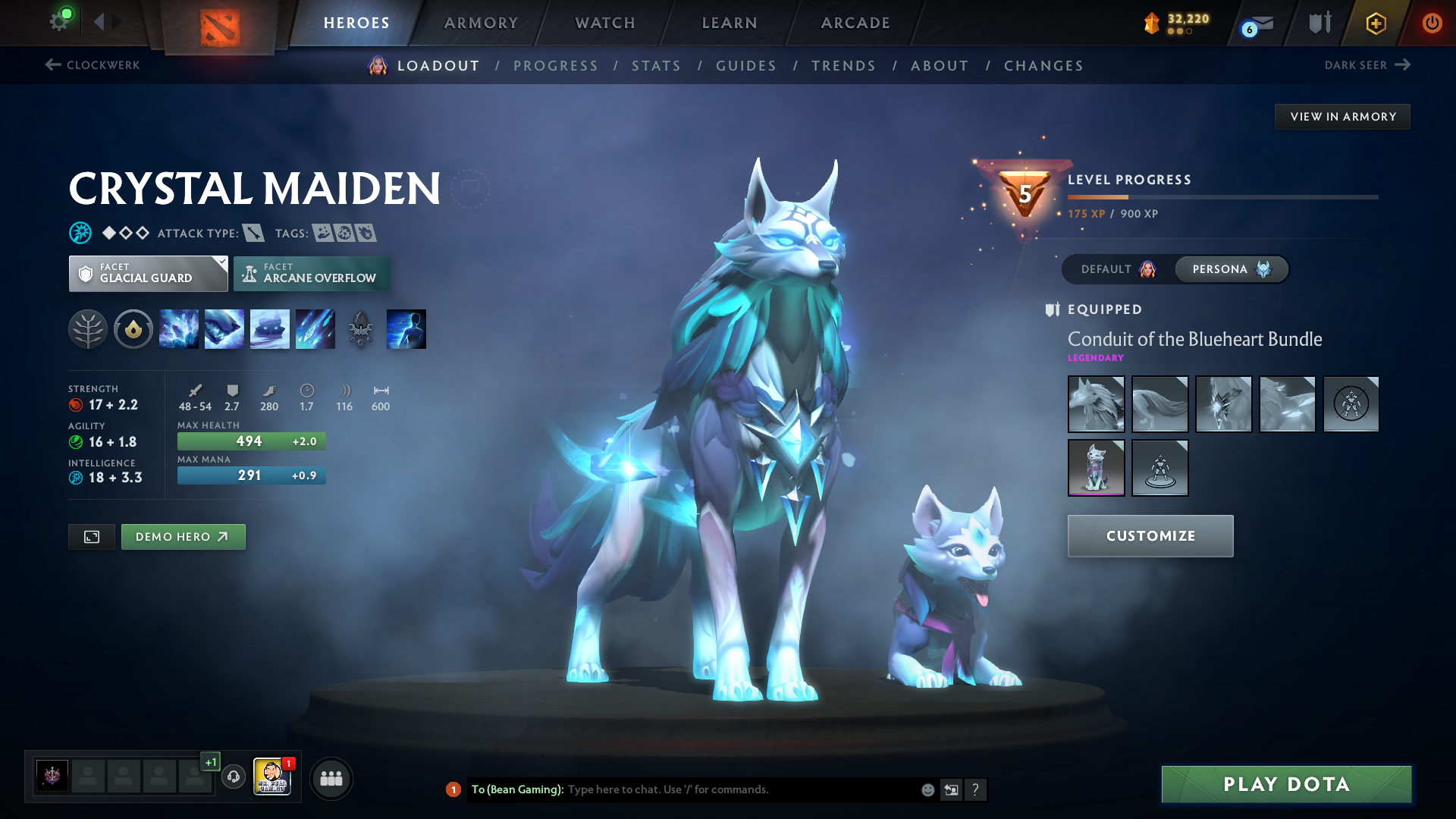
Task: Switch to the Learn tab
Action: tap(730, 23)
